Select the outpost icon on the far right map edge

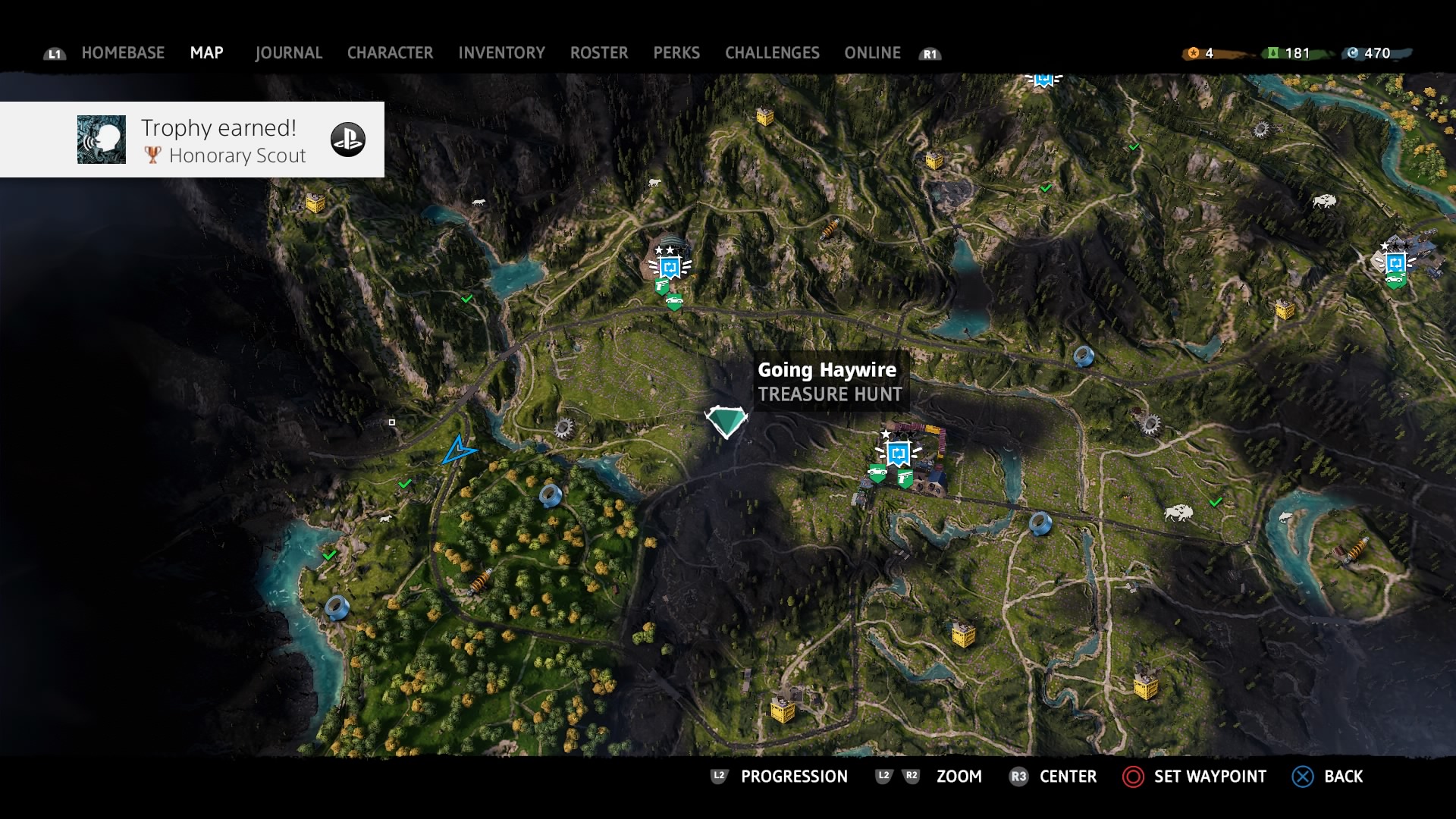point(1398,263)
